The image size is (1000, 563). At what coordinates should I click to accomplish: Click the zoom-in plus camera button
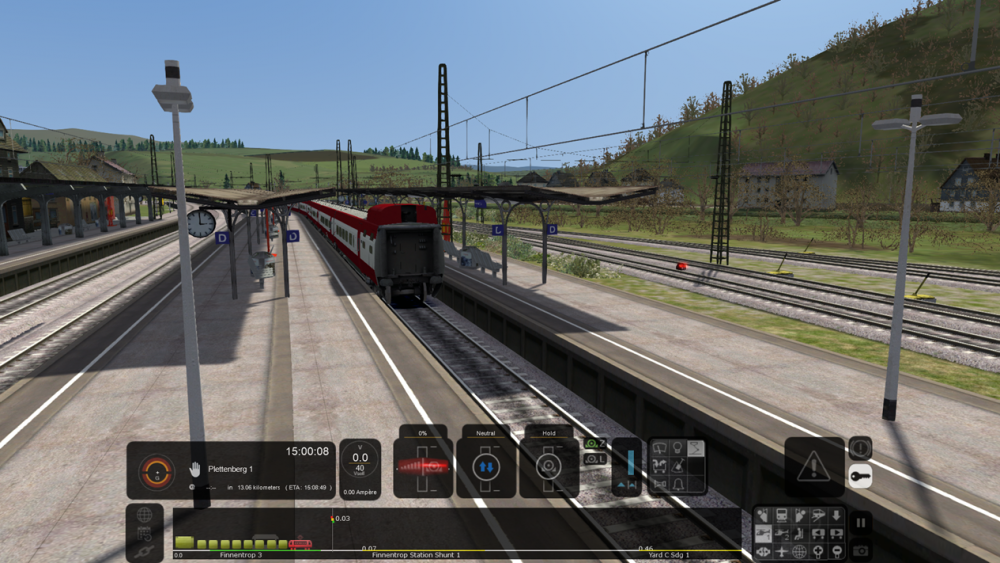coord(818,552)
